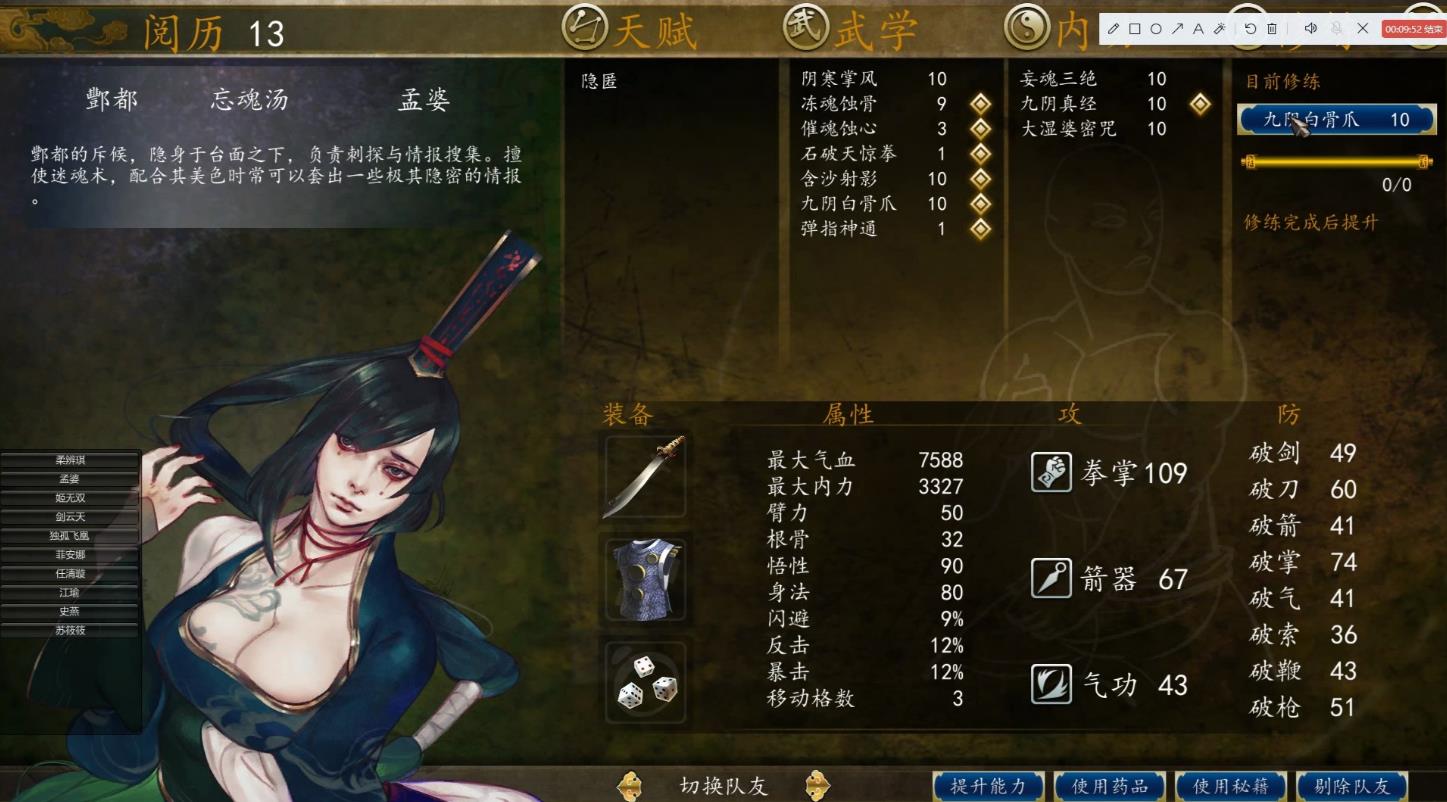
Task: Click the upgrade diamond beside 九阴真经
Action: tap(1198, 103)
